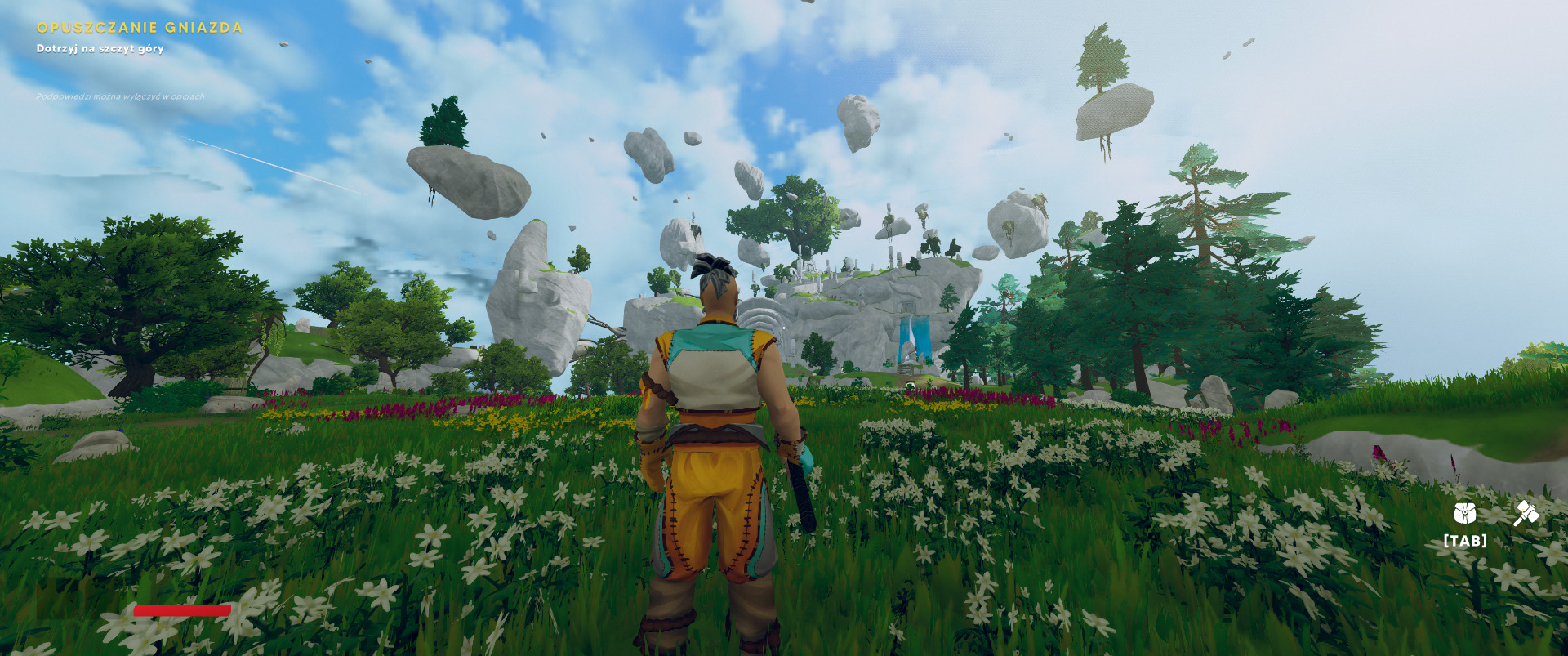Open the backpack inventory icon
Image resolution: width=1568 pixels, height=656 pixels.
coord(1464,514)
